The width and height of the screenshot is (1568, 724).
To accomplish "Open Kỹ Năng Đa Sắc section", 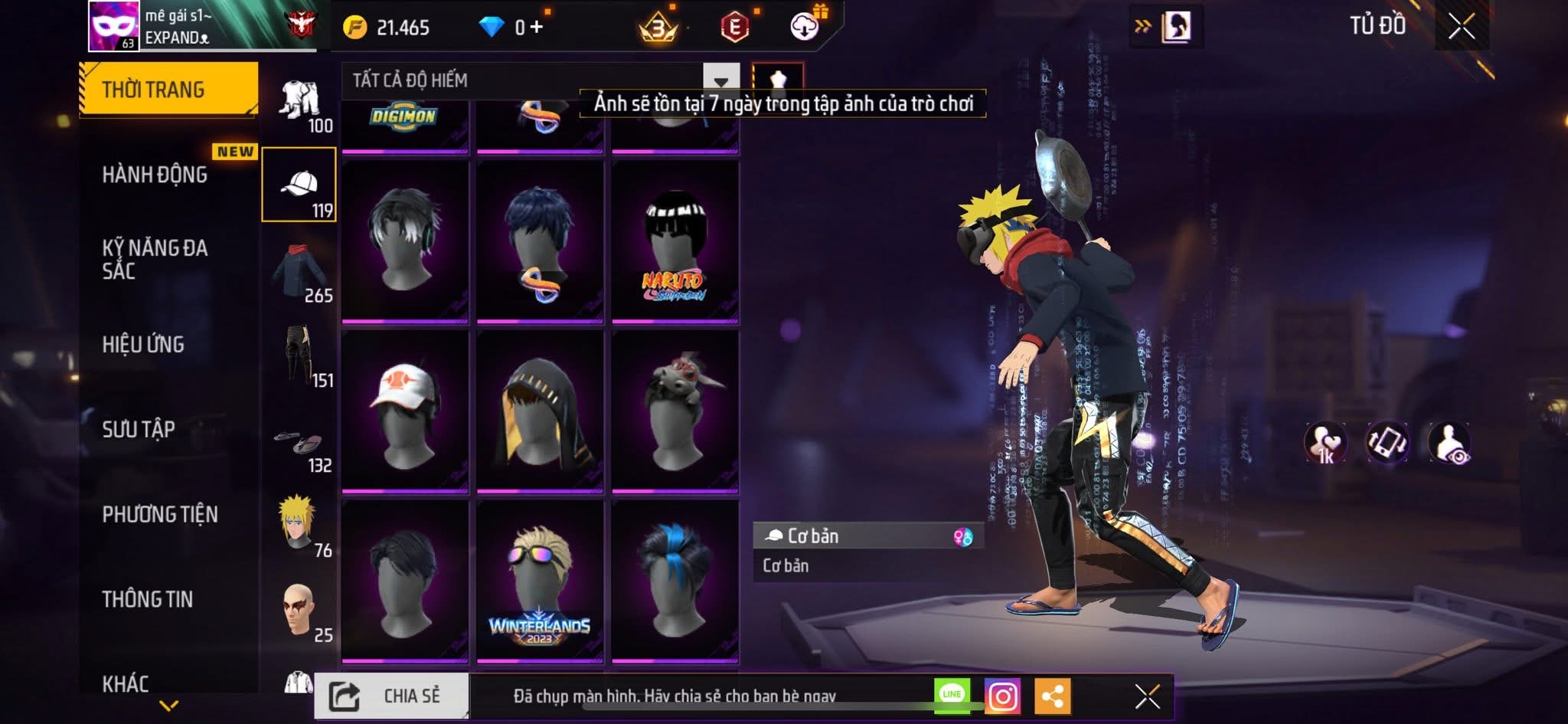I will click(x=155, y=259).
